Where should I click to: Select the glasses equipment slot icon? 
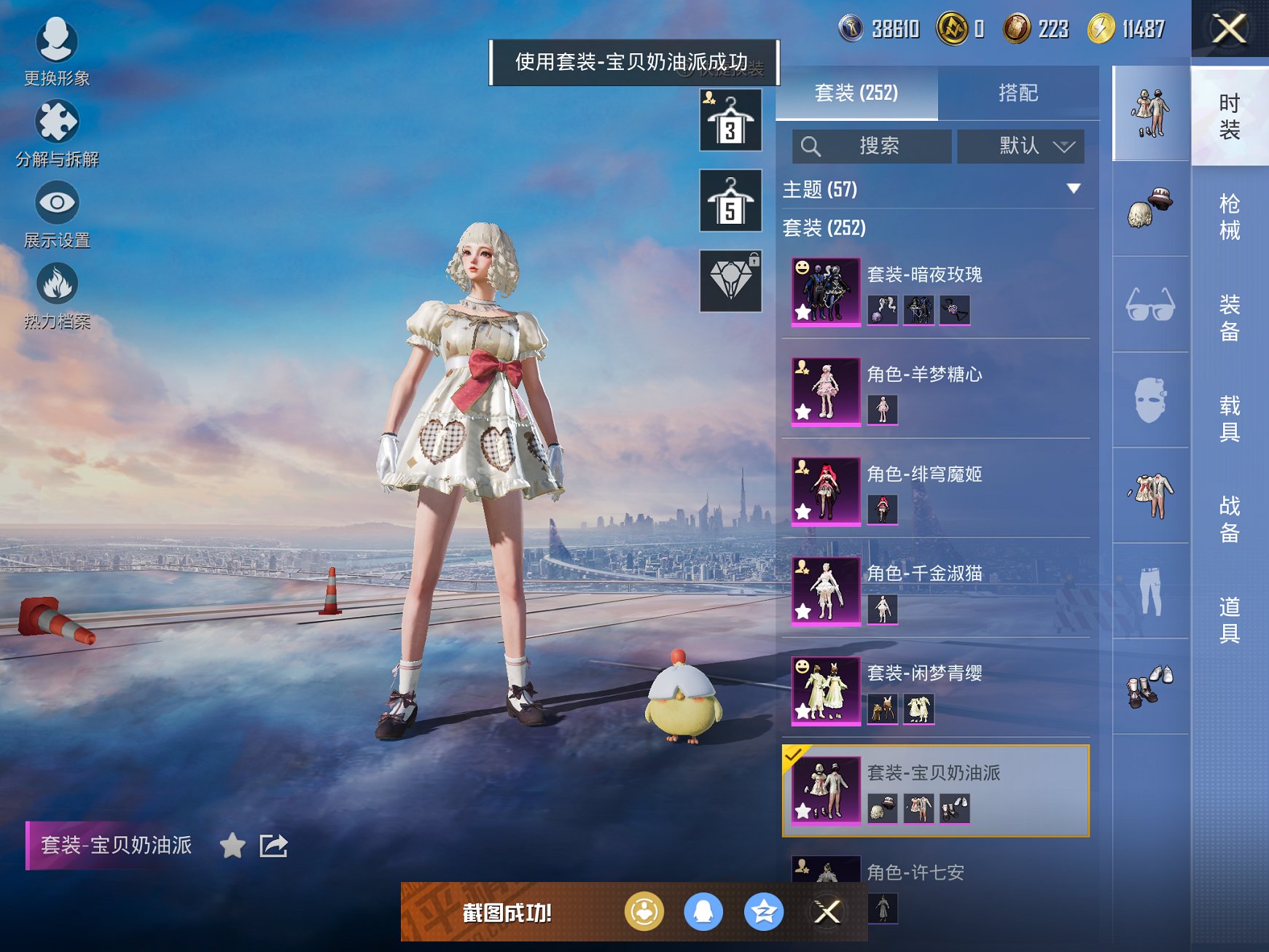1150,306
